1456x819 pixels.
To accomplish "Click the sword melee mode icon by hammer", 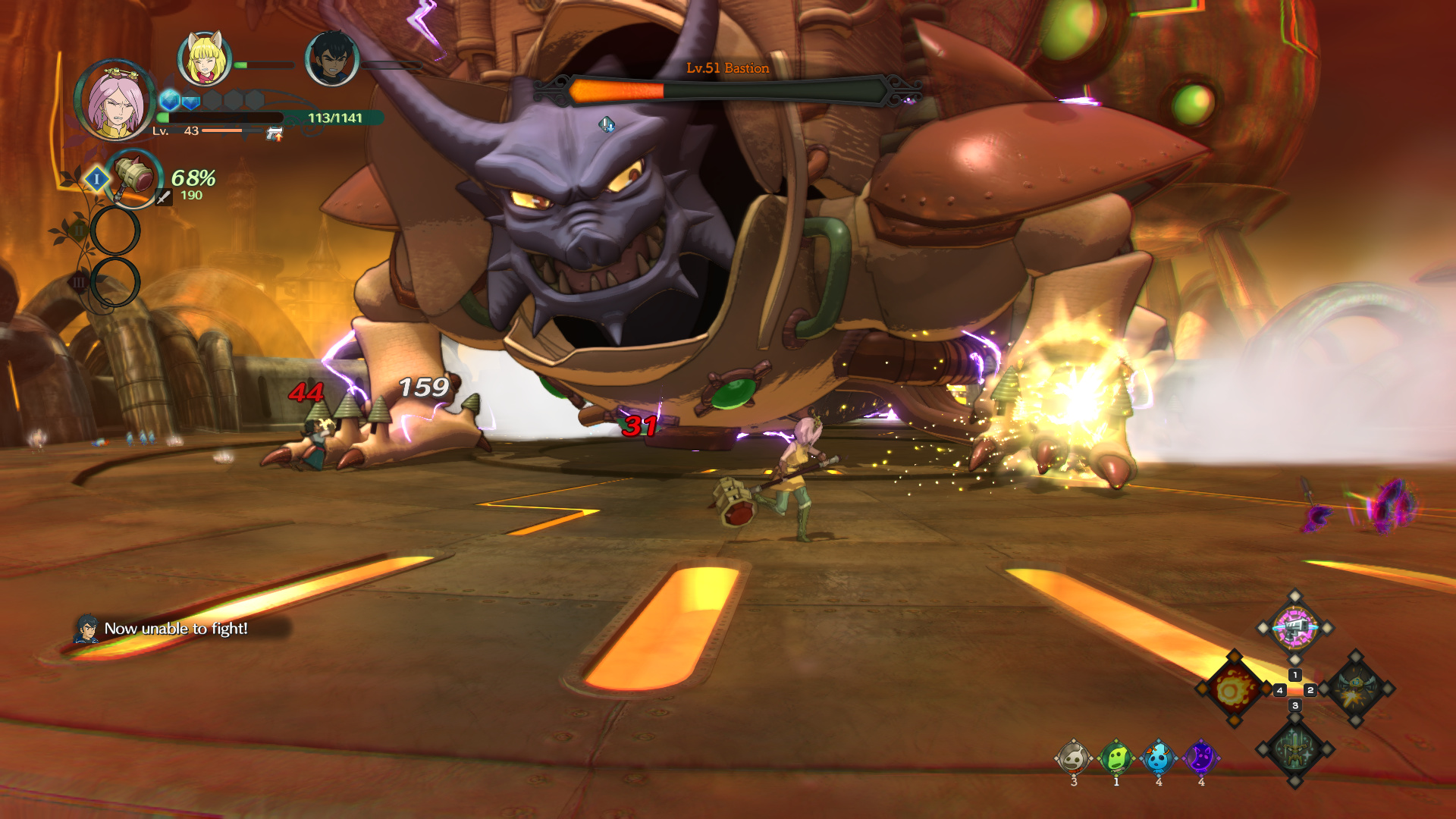I will pyautogui.click(x=163, y=198).
